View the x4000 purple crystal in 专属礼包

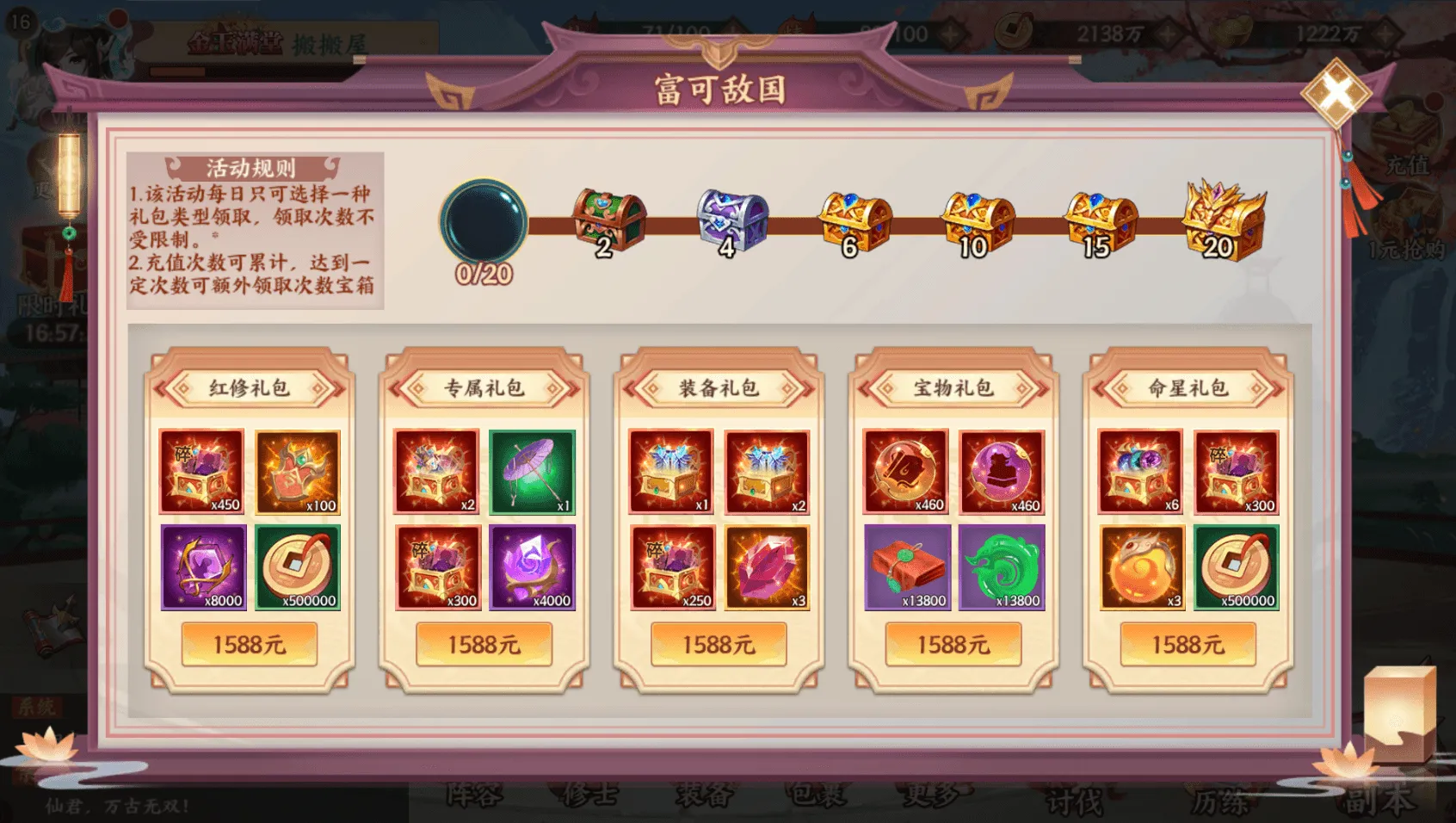coord(532,567)
